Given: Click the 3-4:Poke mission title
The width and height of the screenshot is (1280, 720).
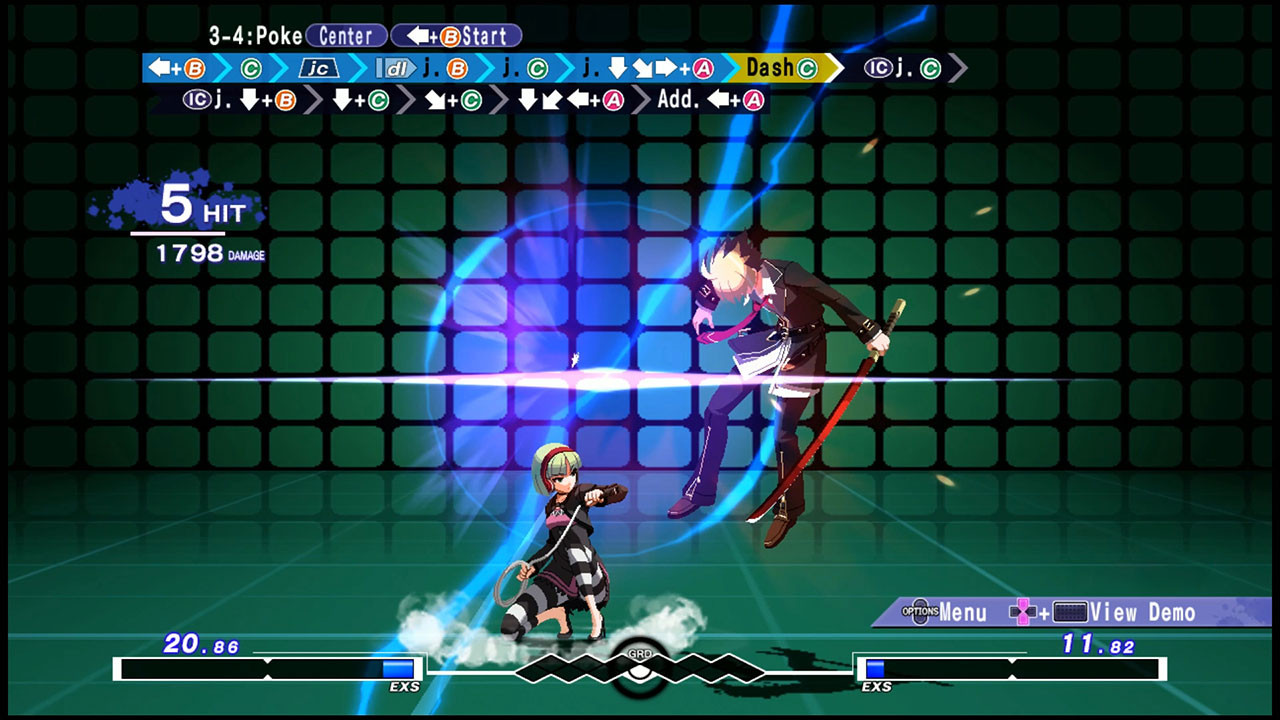Looking at the screenshot, I should [x=255, y=35].
